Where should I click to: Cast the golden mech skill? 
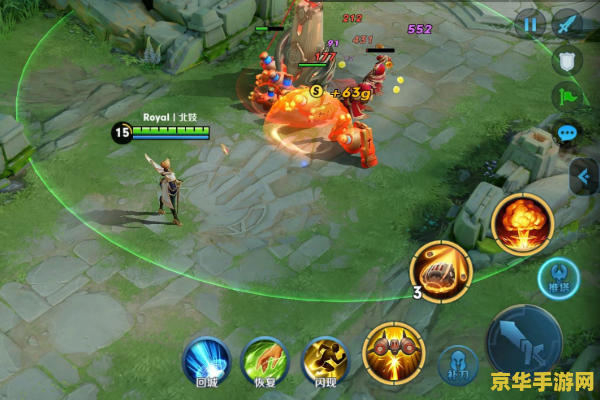point(394,352)
